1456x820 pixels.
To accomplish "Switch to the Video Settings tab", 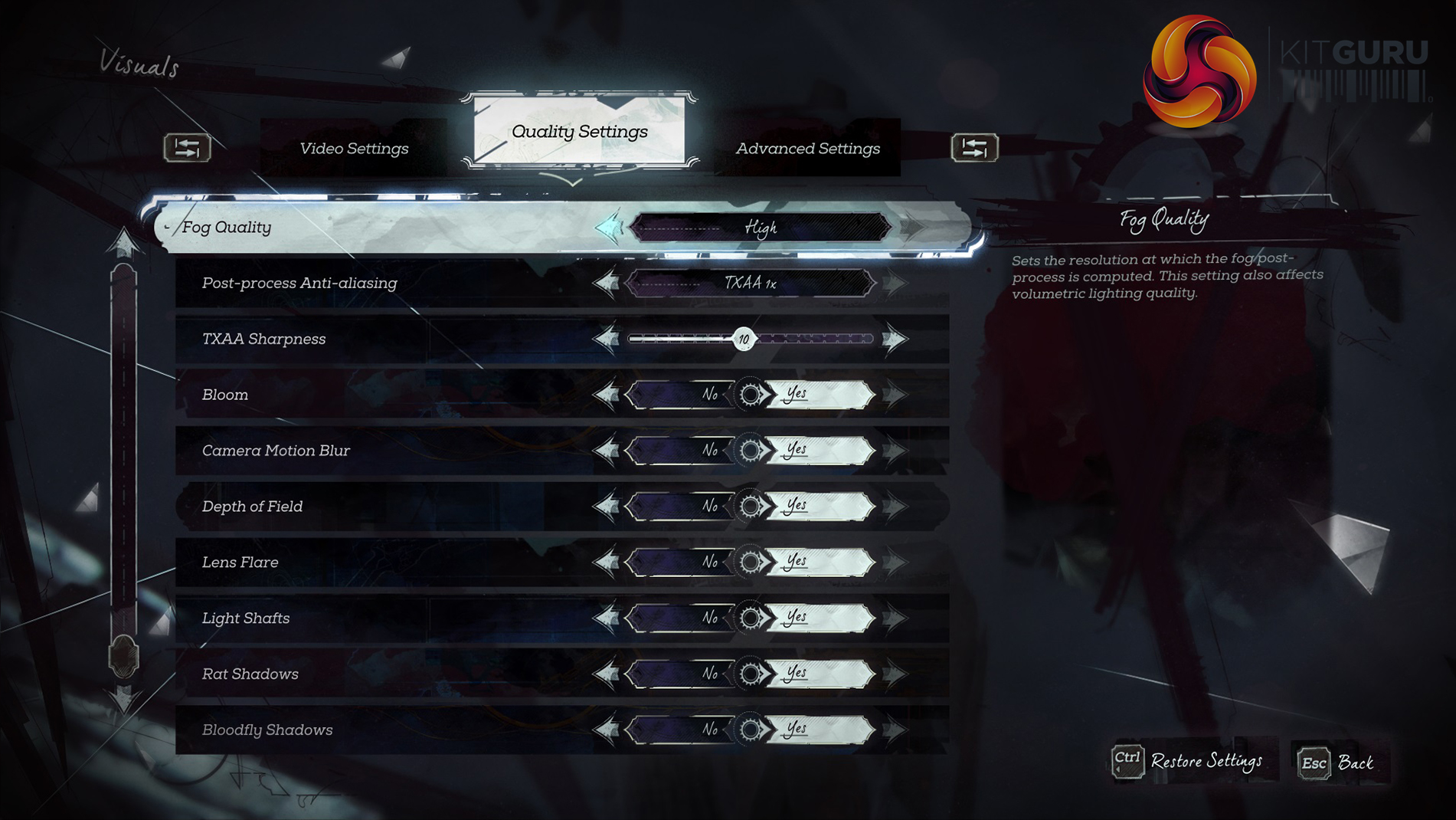I will coord(354,148).
